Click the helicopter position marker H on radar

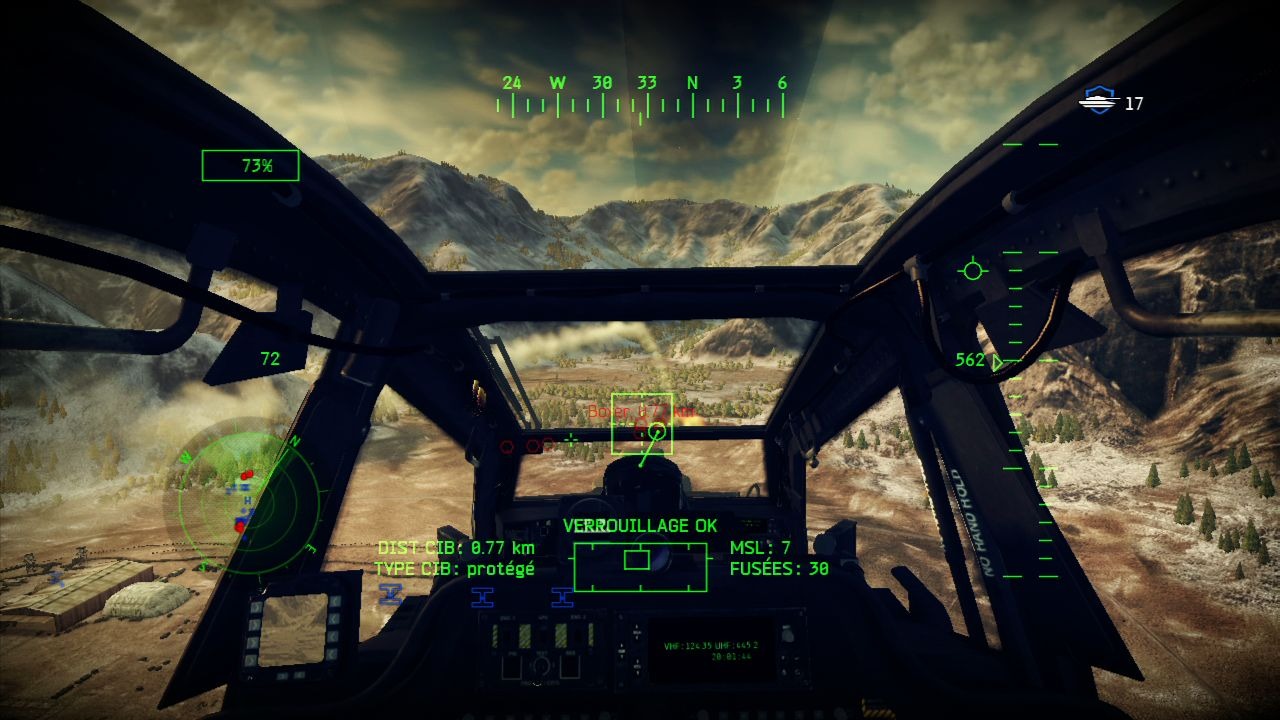pos(248,499)
